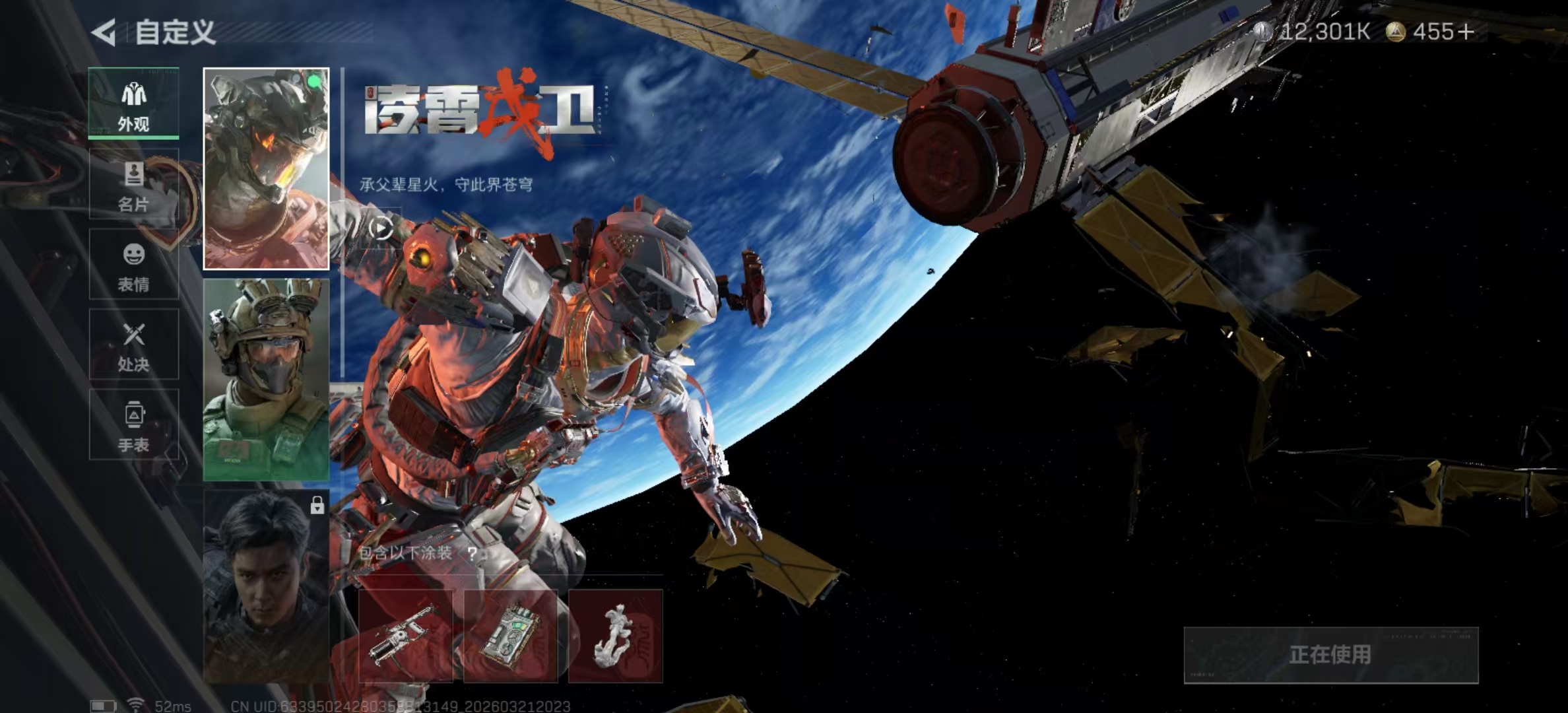Play the skin preview video
The image size is (1568, 713).
click(x=381, y=228)
